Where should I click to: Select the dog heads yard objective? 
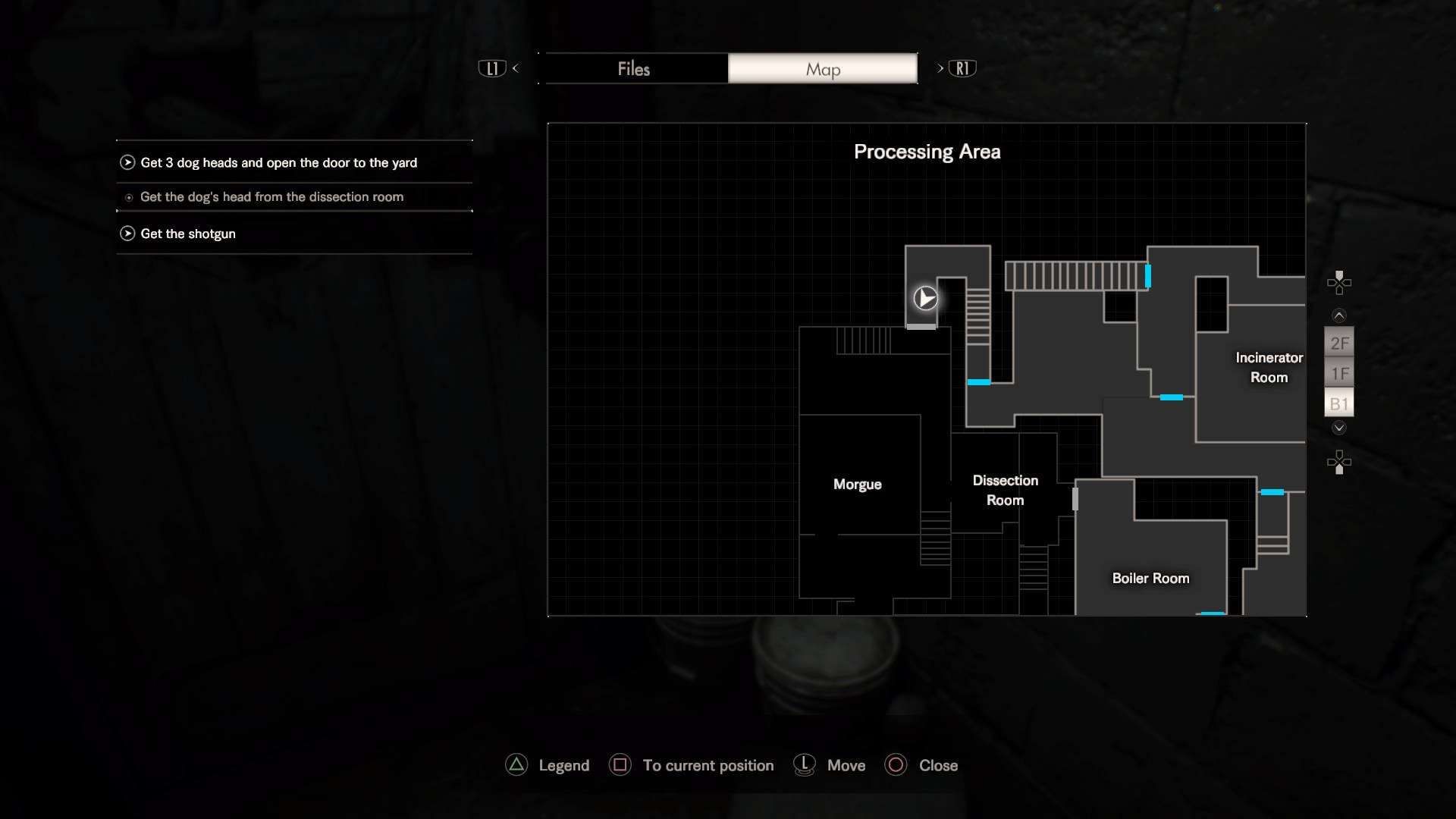[278, 163]
